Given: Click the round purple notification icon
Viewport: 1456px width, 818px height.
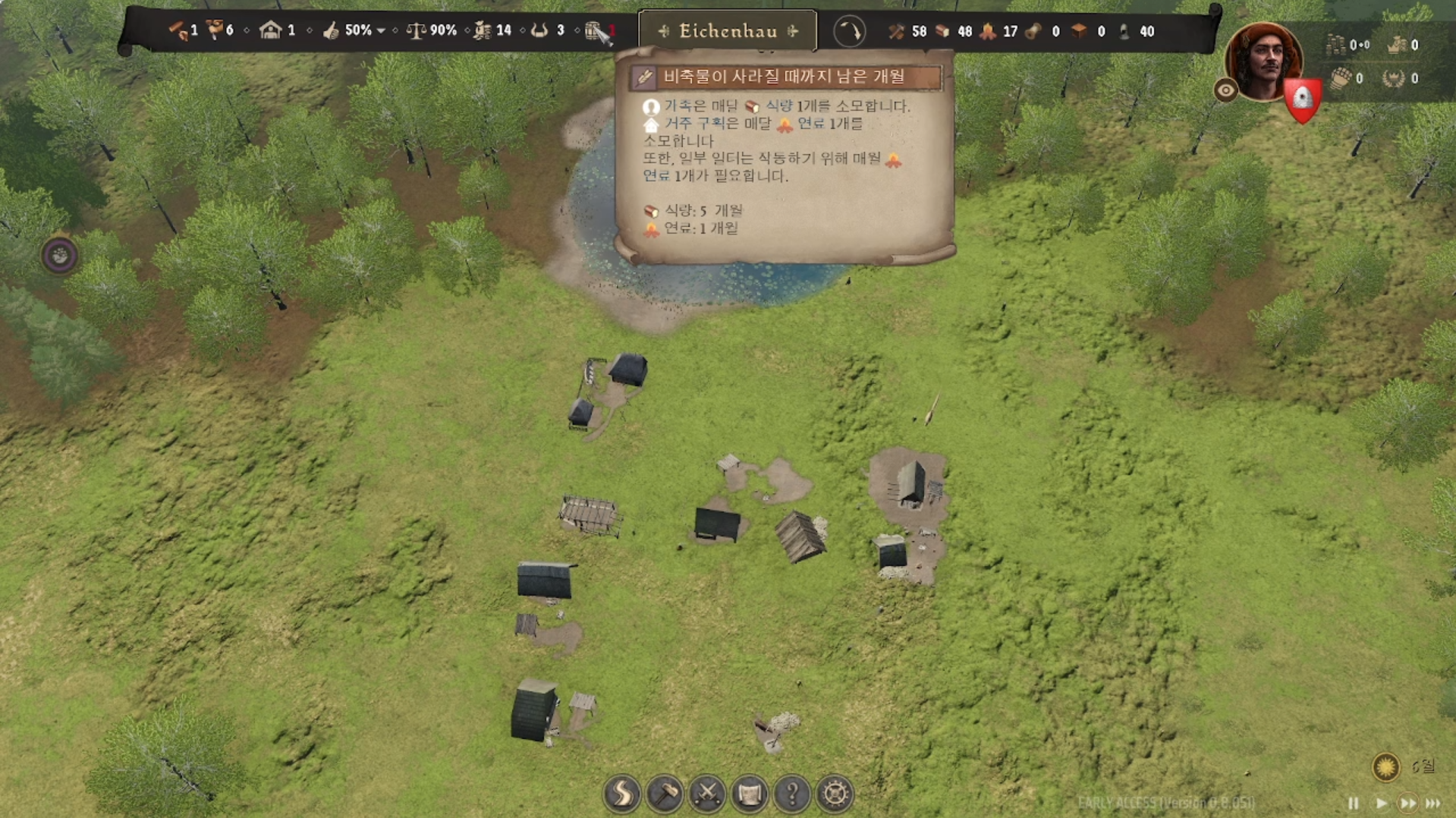Looking at the screenshot, I should 60,255.
